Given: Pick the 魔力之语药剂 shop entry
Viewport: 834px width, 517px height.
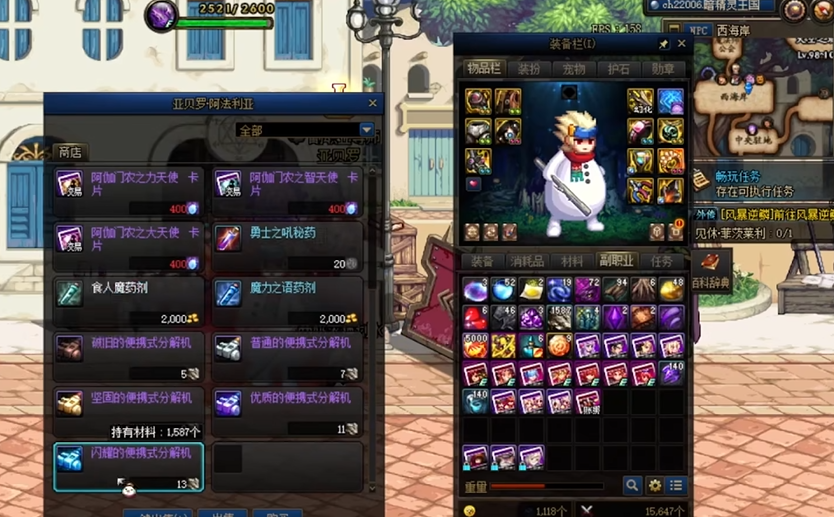Looking at the screenshot, I should 286,297.
